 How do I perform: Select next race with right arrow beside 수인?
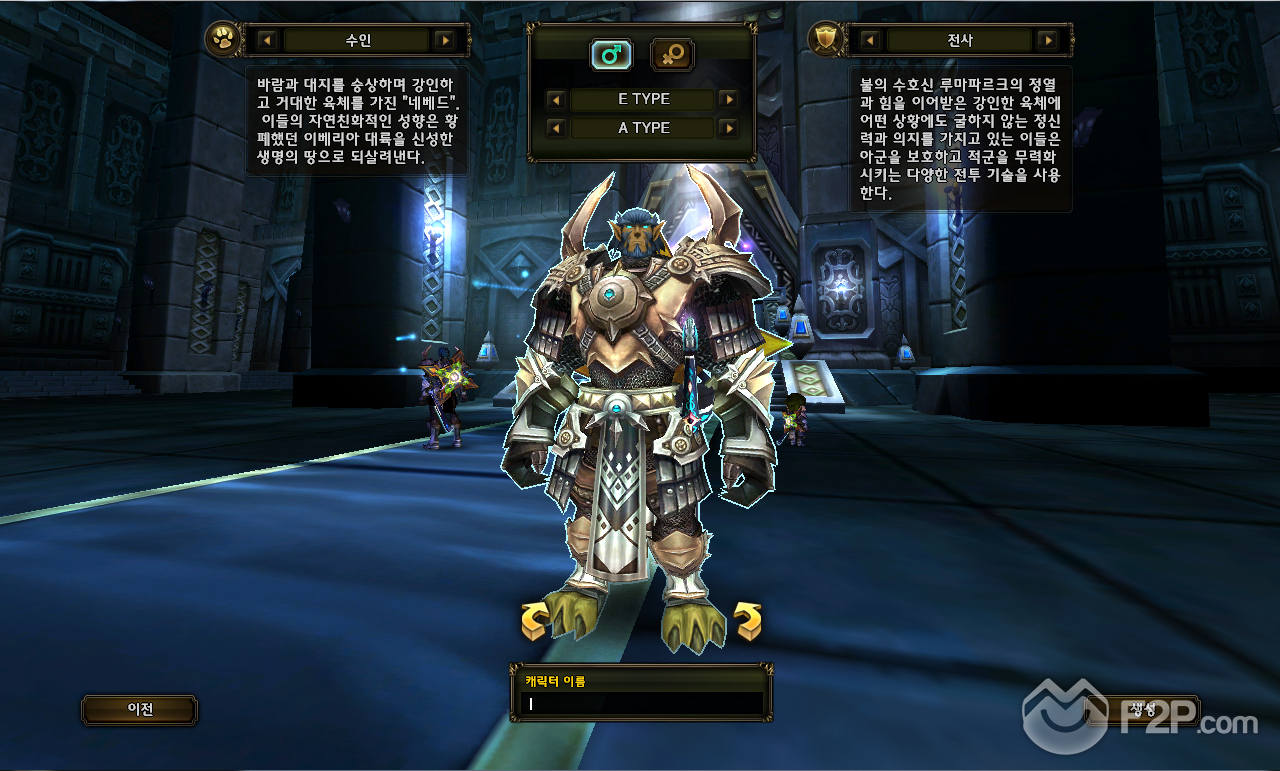(x=445, y=41)
